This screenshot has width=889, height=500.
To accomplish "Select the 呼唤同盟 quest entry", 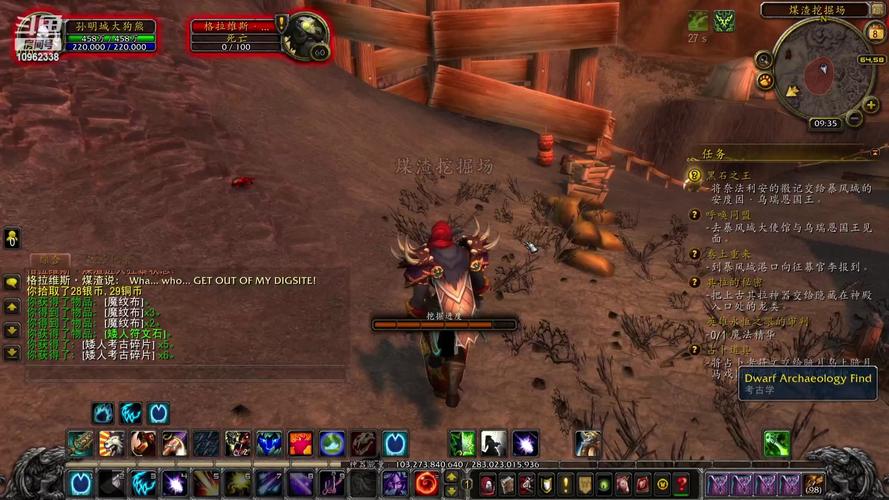I will click(x=728, y=214).
